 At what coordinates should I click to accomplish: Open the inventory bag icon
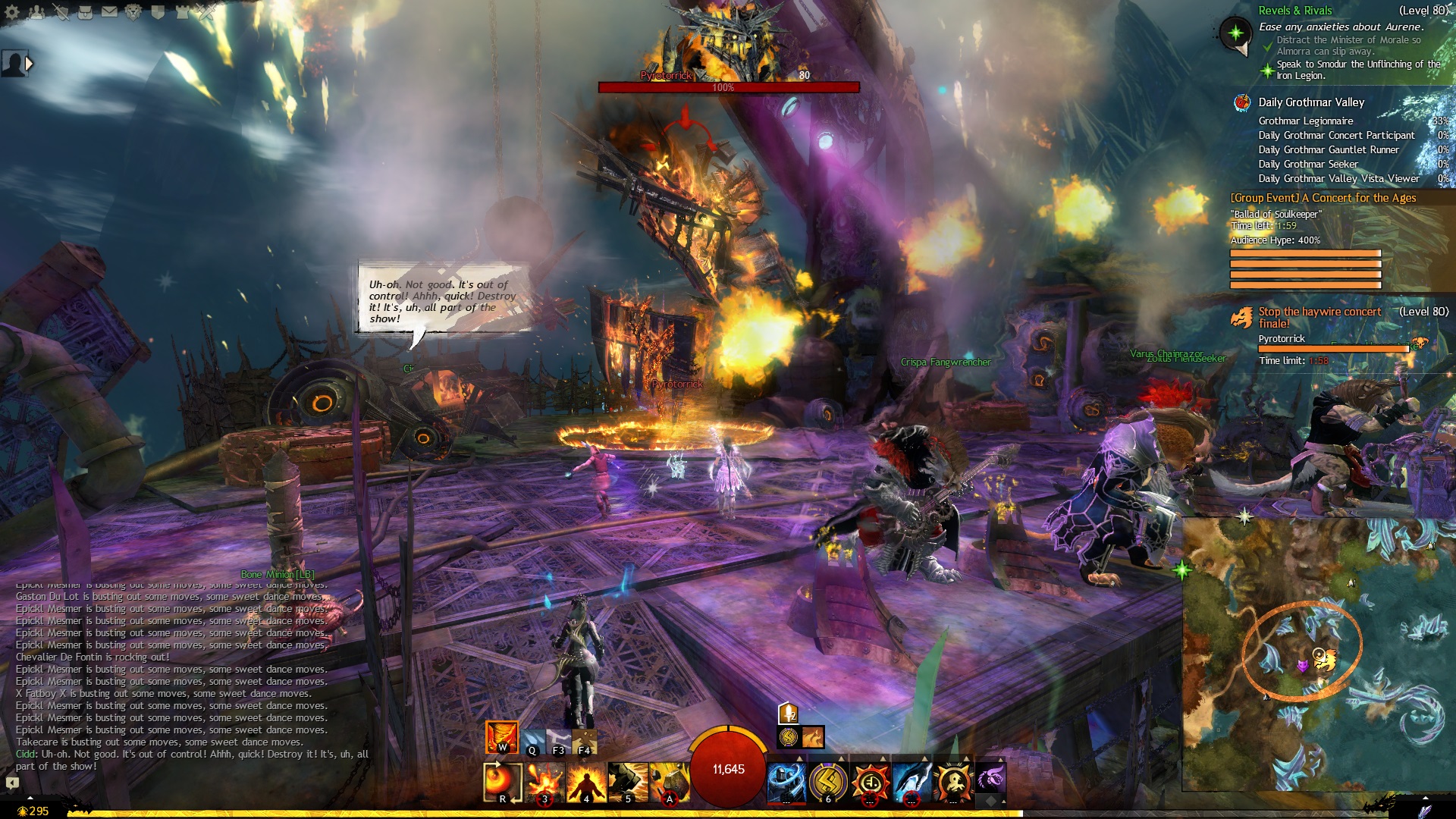(x=85, y=12)
